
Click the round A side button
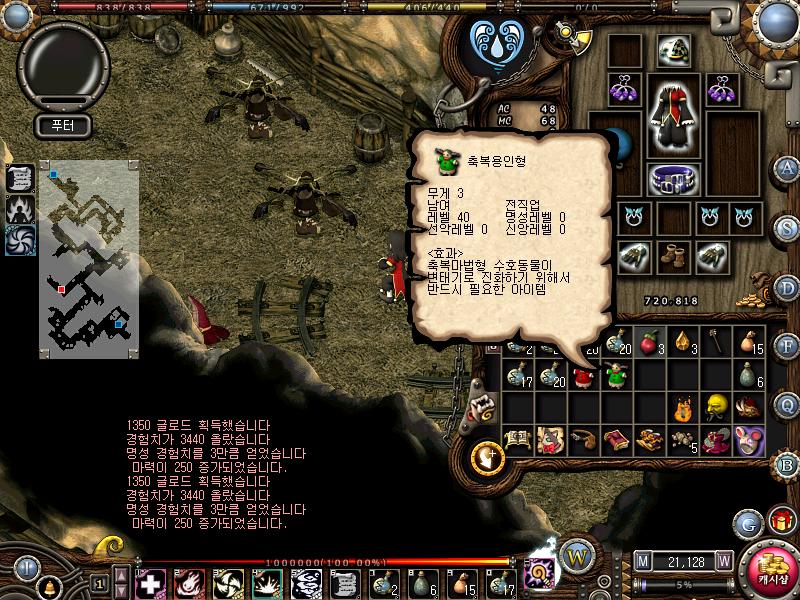coord(787,167)
